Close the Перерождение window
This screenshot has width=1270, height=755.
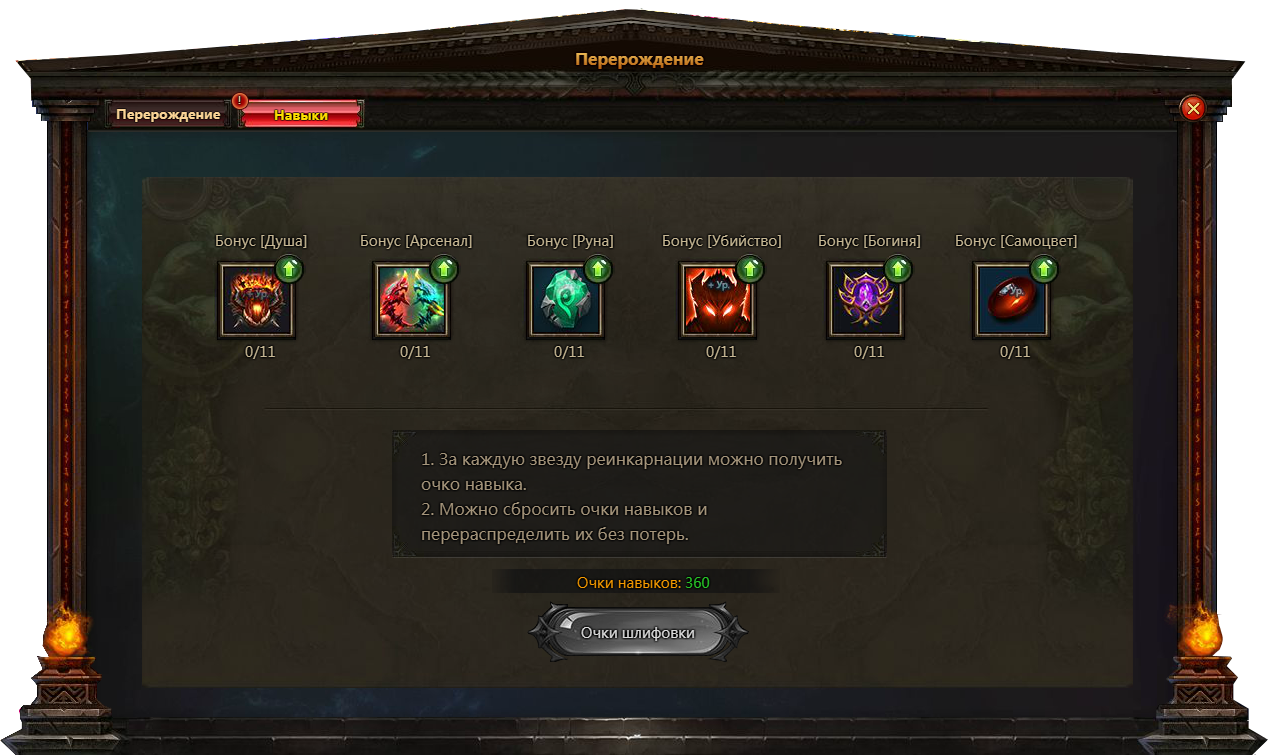point(1192,108)
